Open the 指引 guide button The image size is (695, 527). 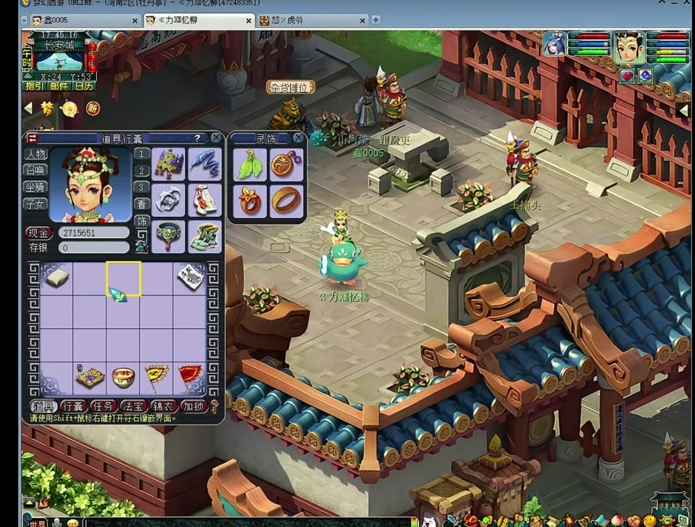pos(33,86)
